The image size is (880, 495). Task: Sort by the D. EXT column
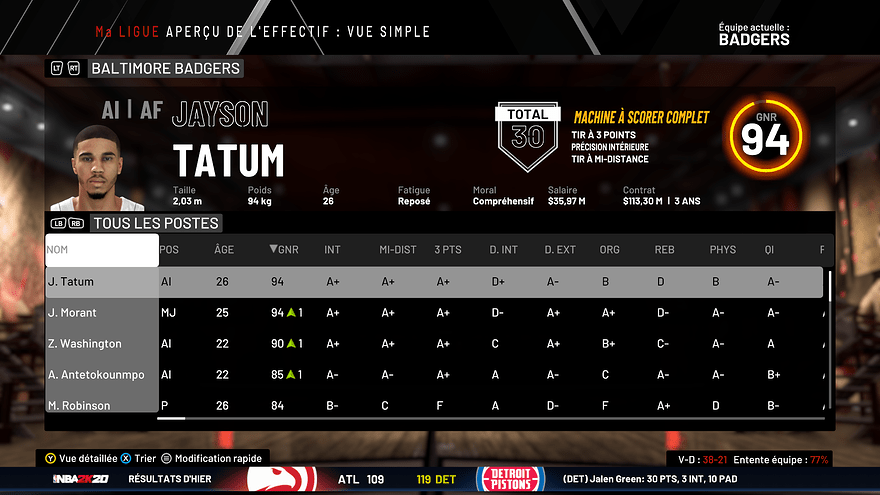pyautogui.click(x=560, y=250)
